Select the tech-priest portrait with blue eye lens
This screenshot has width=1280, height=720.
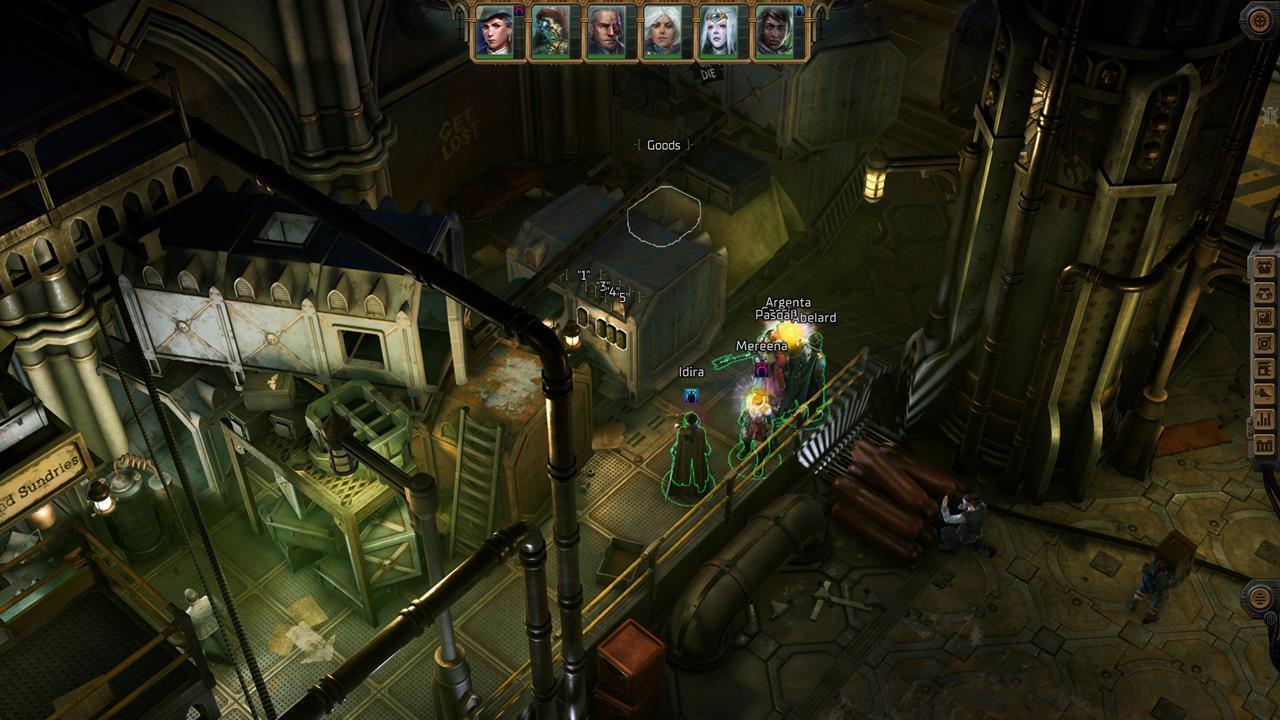click(x=550, y=32)
